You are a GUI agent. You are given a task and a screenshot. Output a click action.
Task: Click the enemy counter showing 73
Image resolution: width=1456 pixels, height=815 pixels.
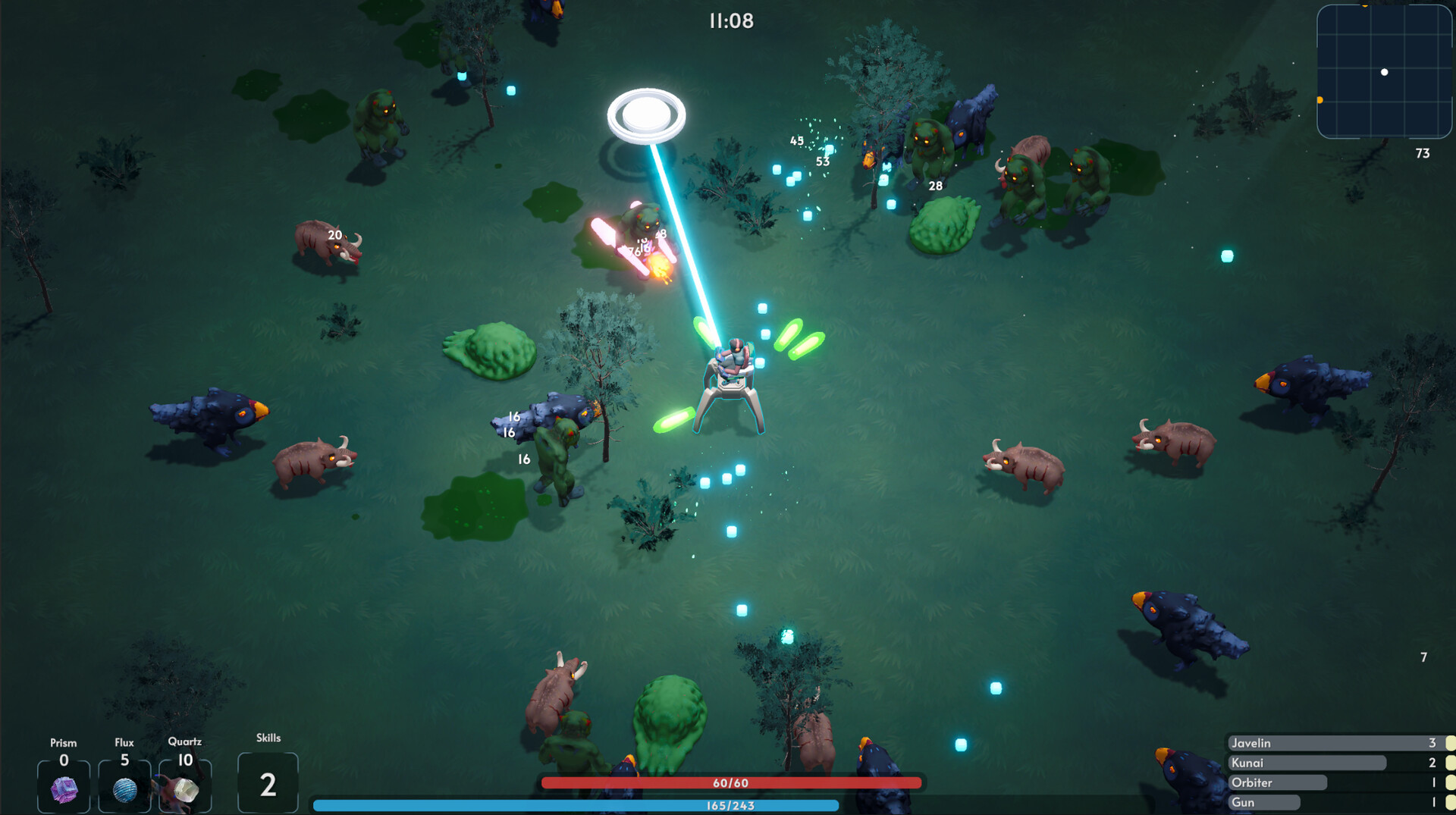(x=1423, y=154)
